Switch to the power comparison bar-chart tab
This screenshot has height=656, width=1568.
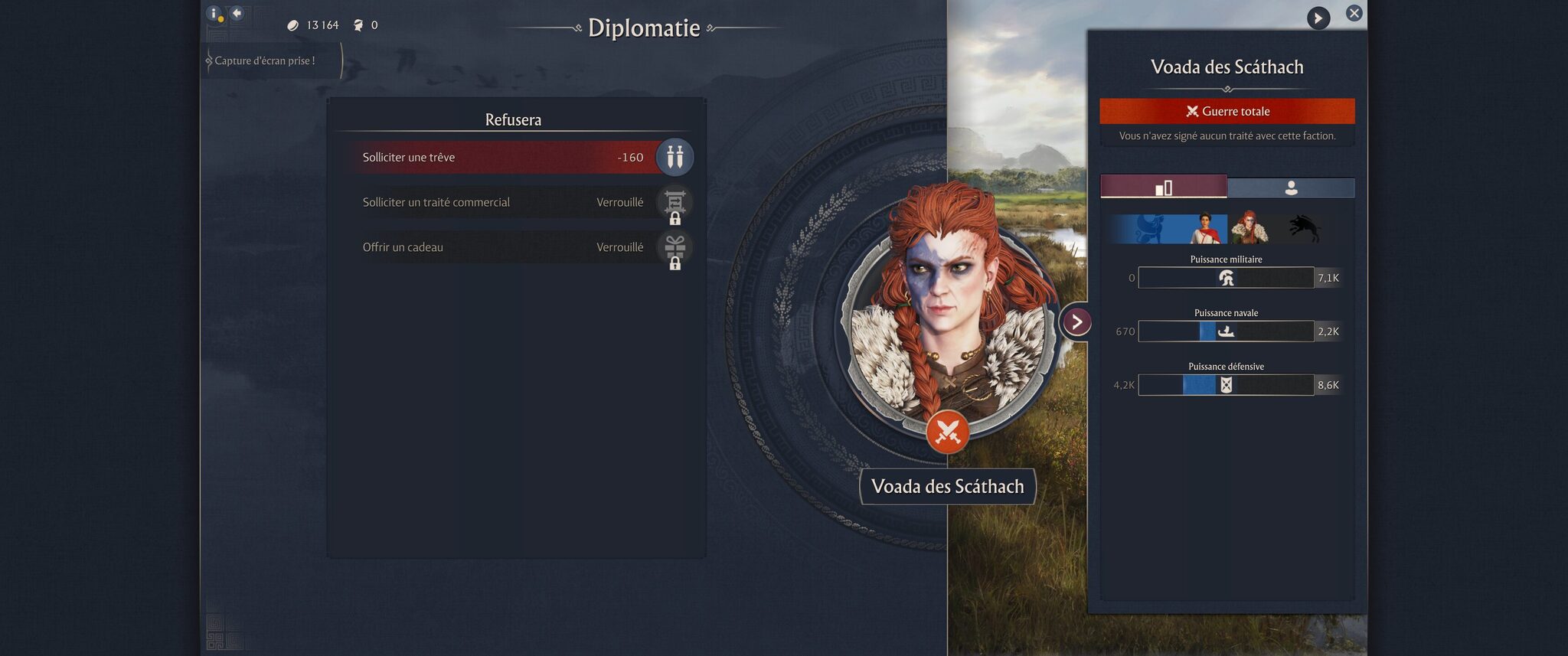coord(1163,188)
